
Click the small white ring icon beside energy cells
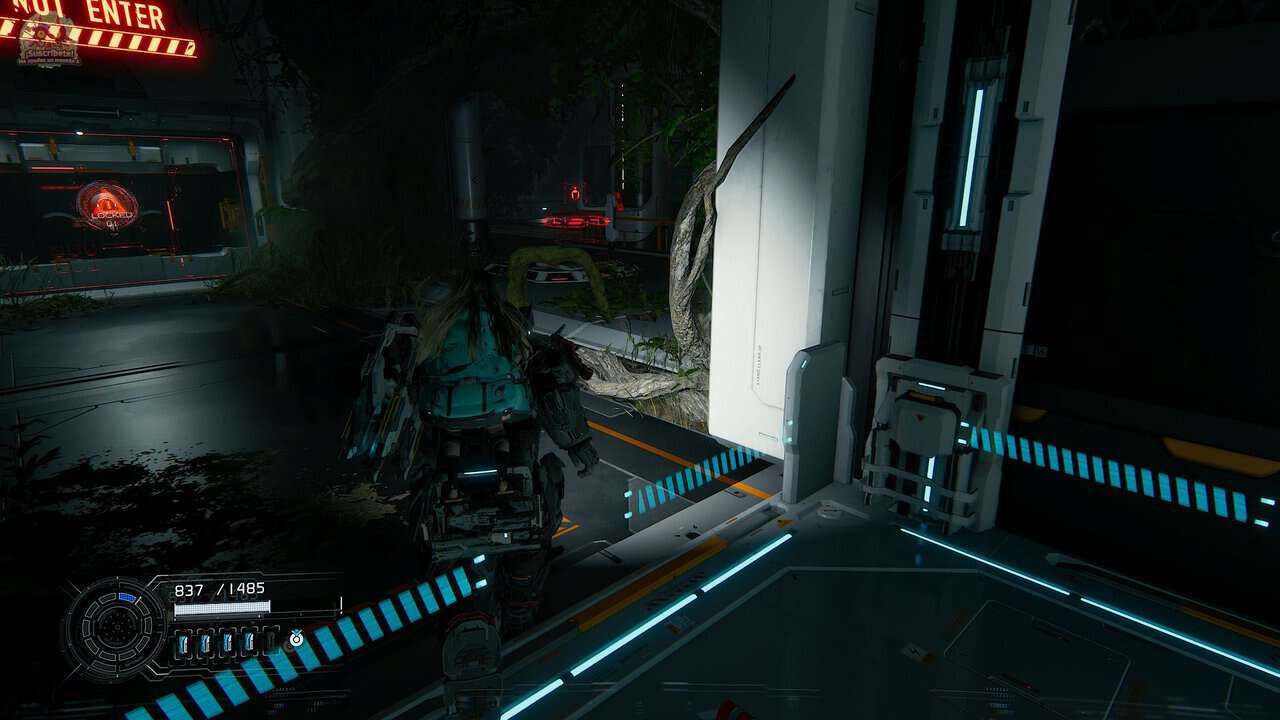click(296, 637)
